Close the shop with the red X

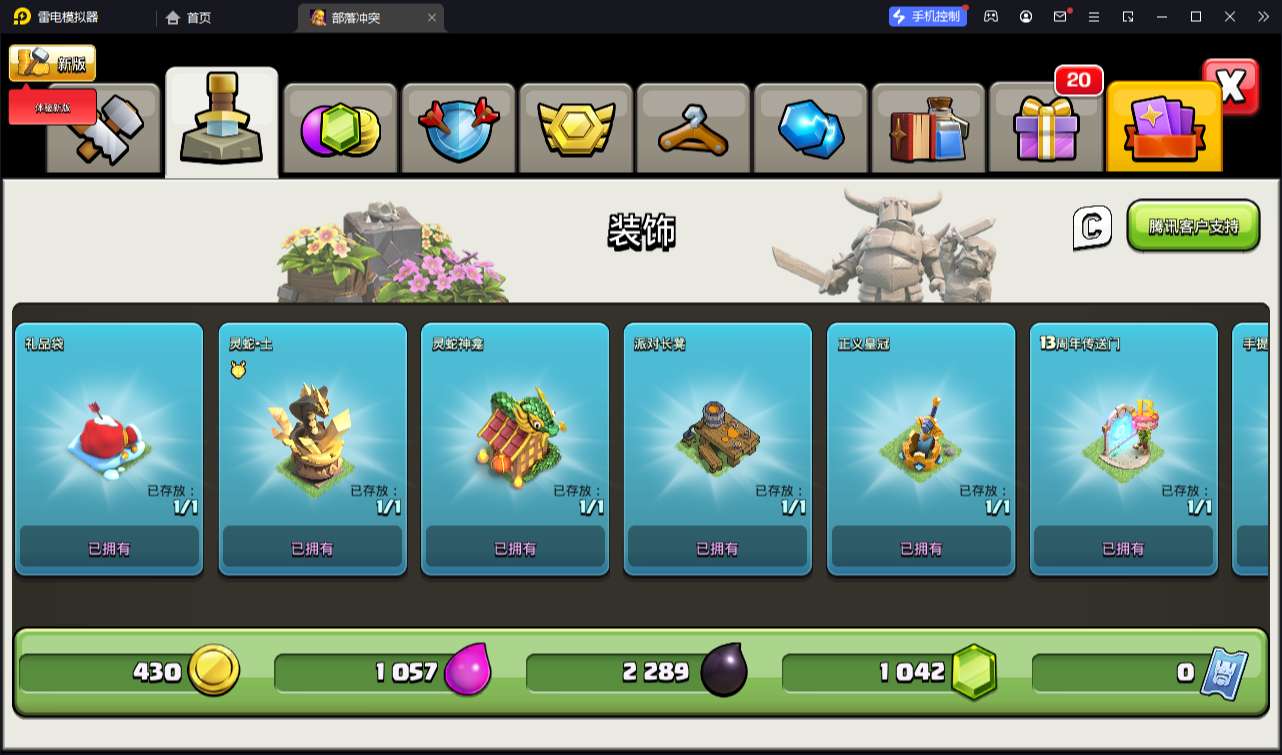1230,87
